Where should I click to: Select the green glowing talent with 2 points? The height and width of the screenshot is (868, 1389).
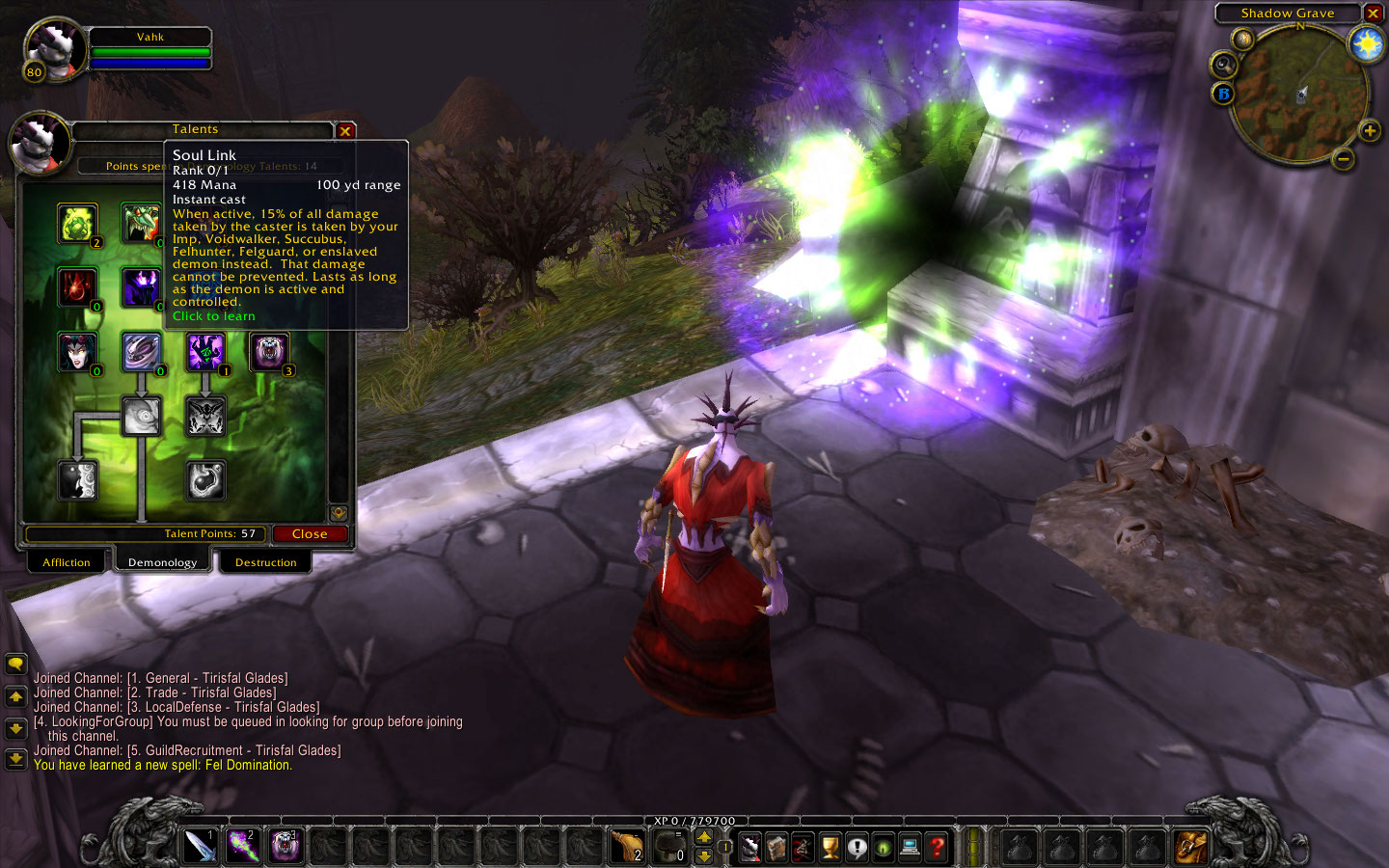77,224
